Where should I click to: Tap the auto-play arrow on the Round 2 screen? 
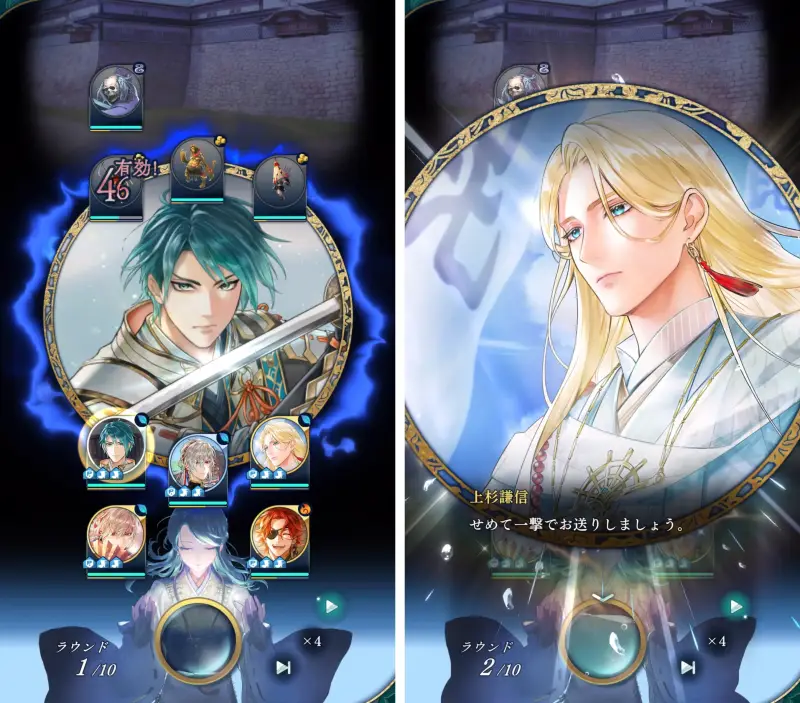[x=736, y=605]
